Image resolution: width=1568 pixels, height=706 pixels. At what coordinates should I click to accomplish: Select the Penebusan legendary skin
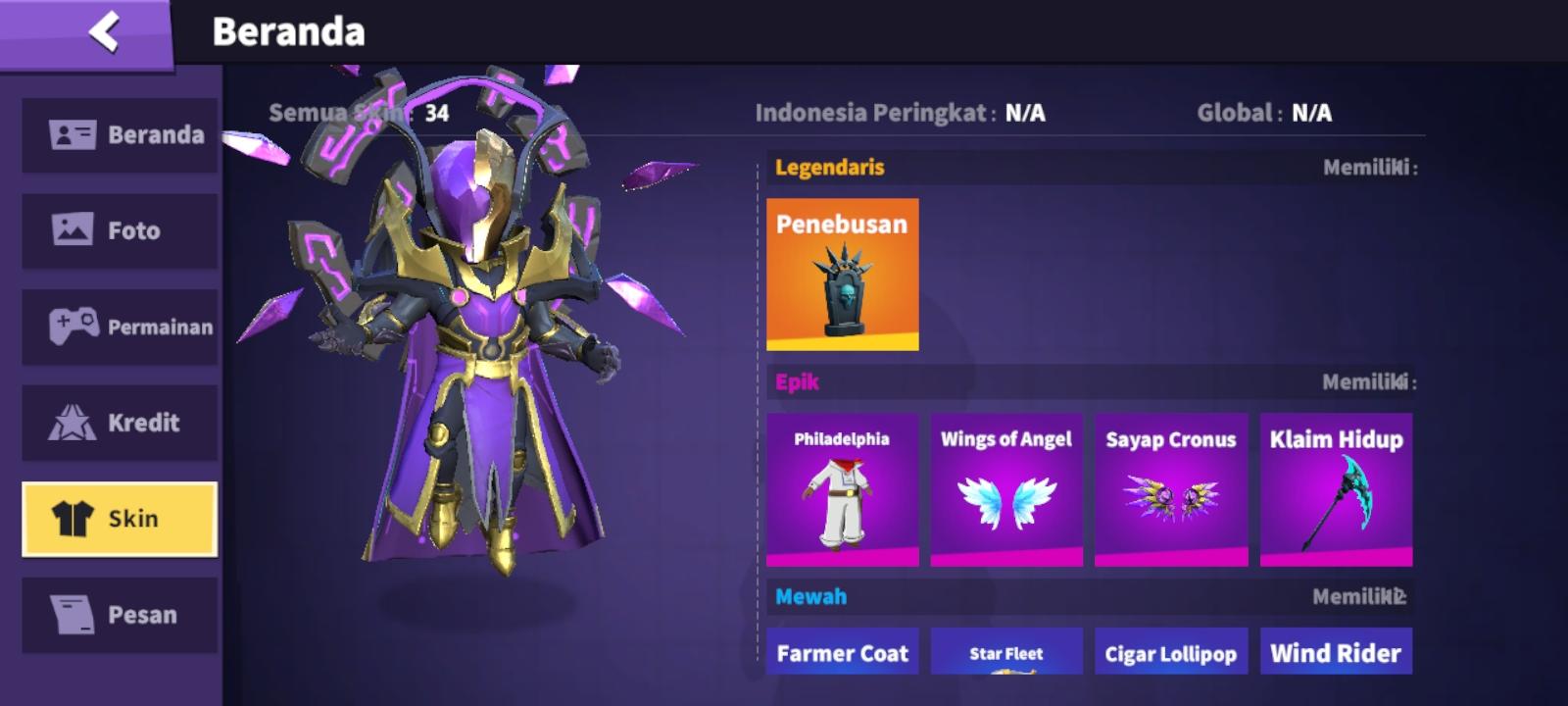click(x=842, y=275)
